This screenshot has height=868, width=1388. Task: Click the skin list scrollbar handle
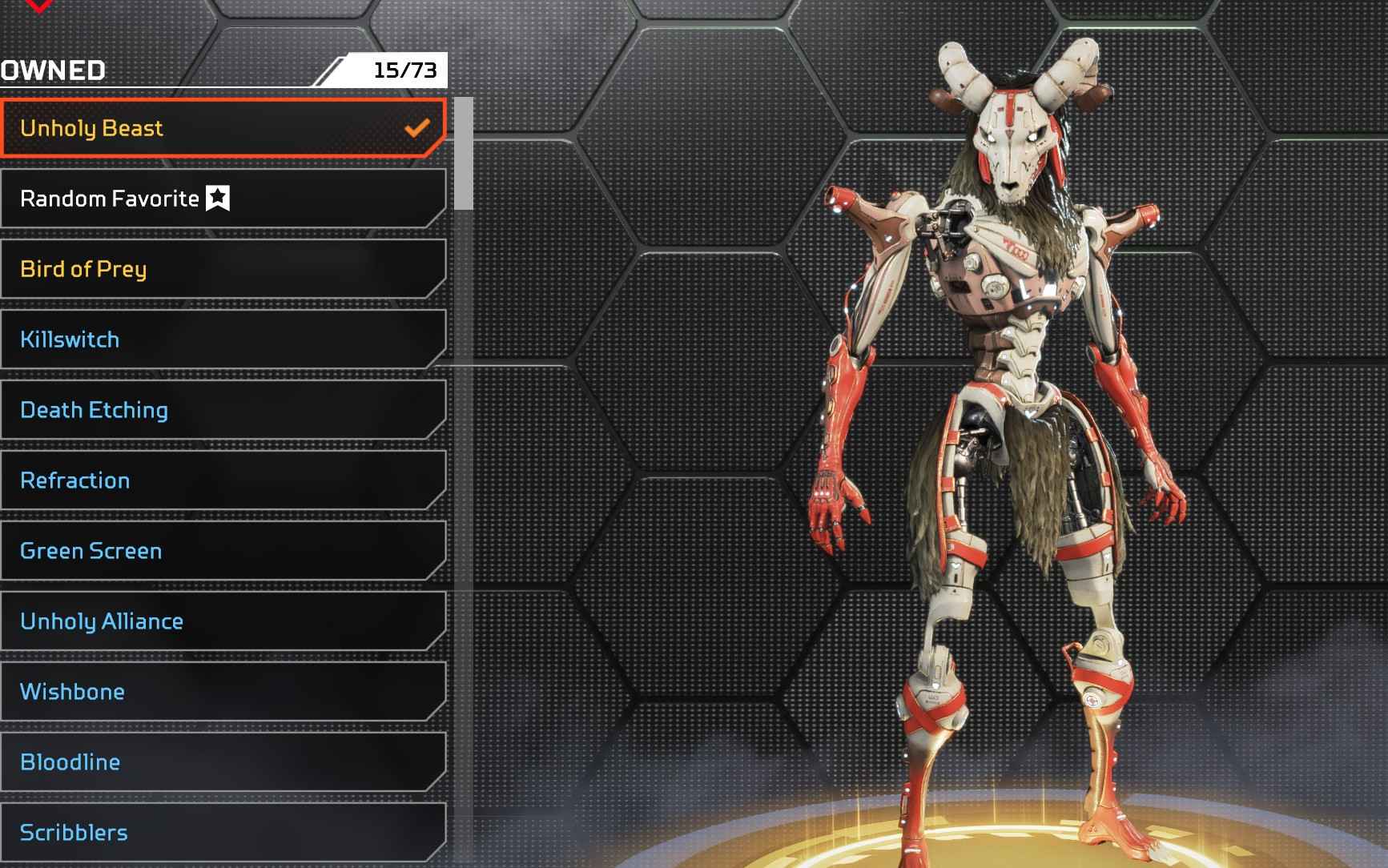[x=463, y=154]
